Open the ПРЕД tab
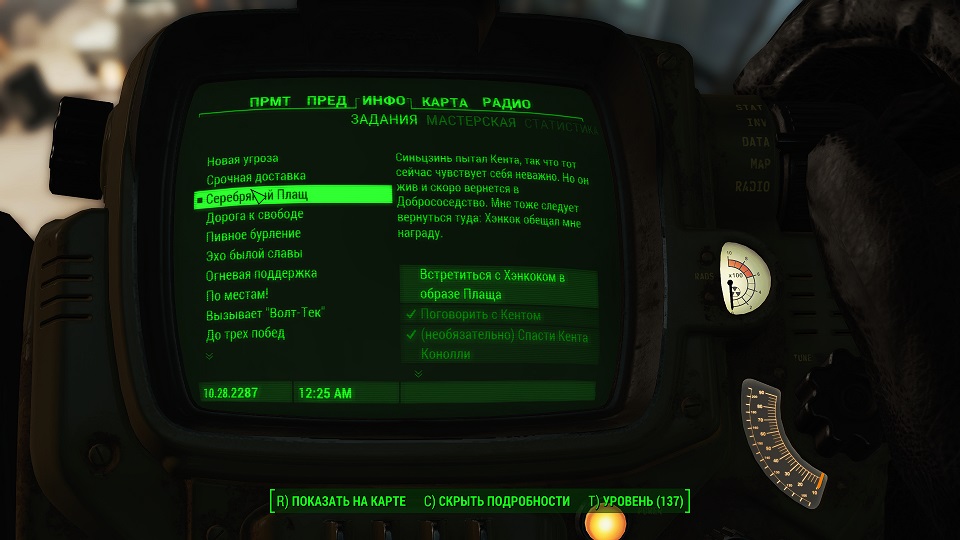Screen dimensions: 960x540 (327, 102)
